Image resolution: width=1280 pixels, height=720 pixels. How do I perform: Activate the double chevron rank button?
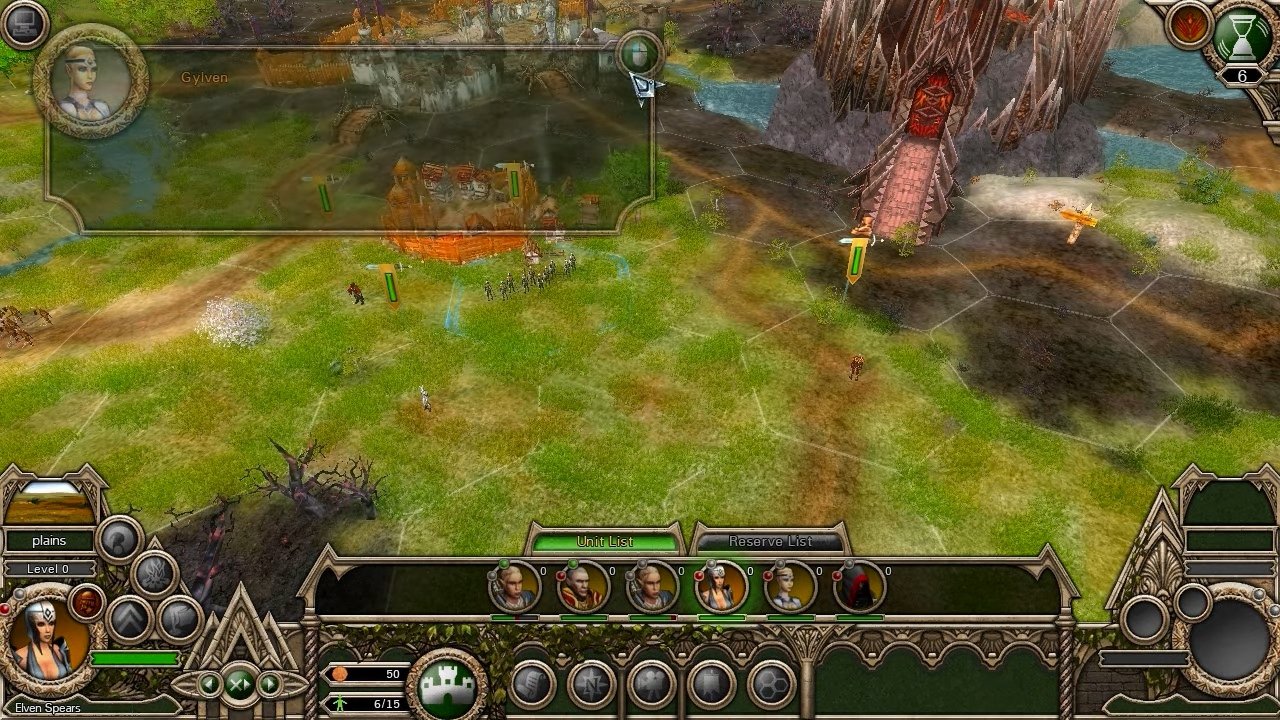(x=128, y=619)
